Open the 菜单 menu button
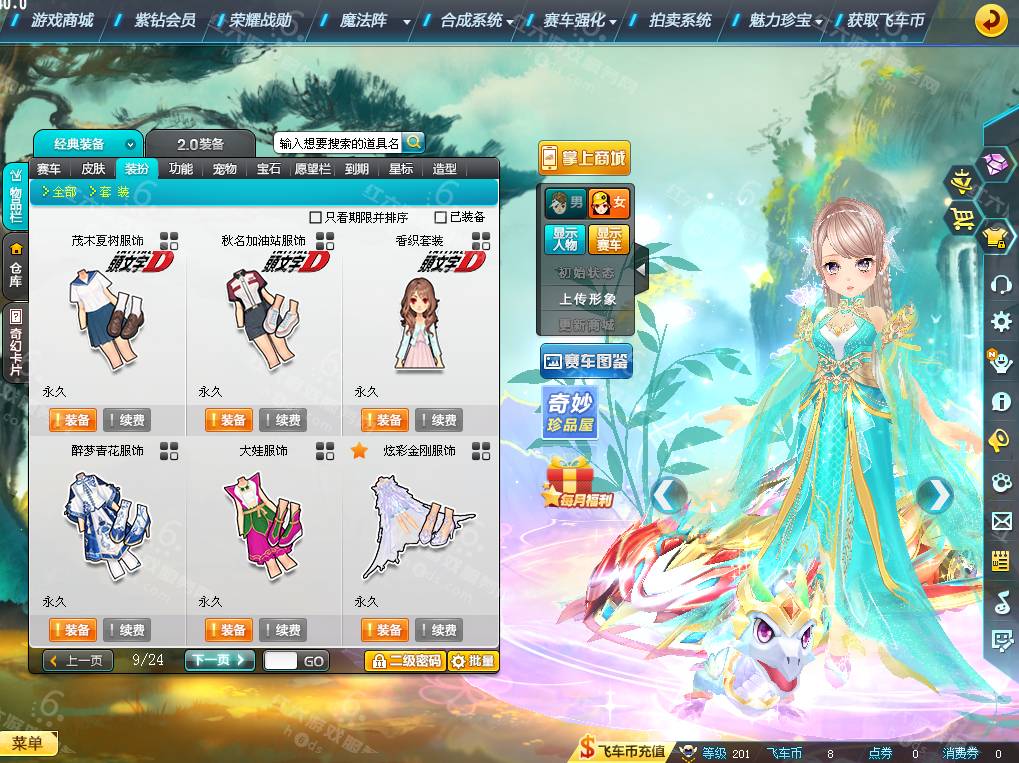 (x=28, y=743)
